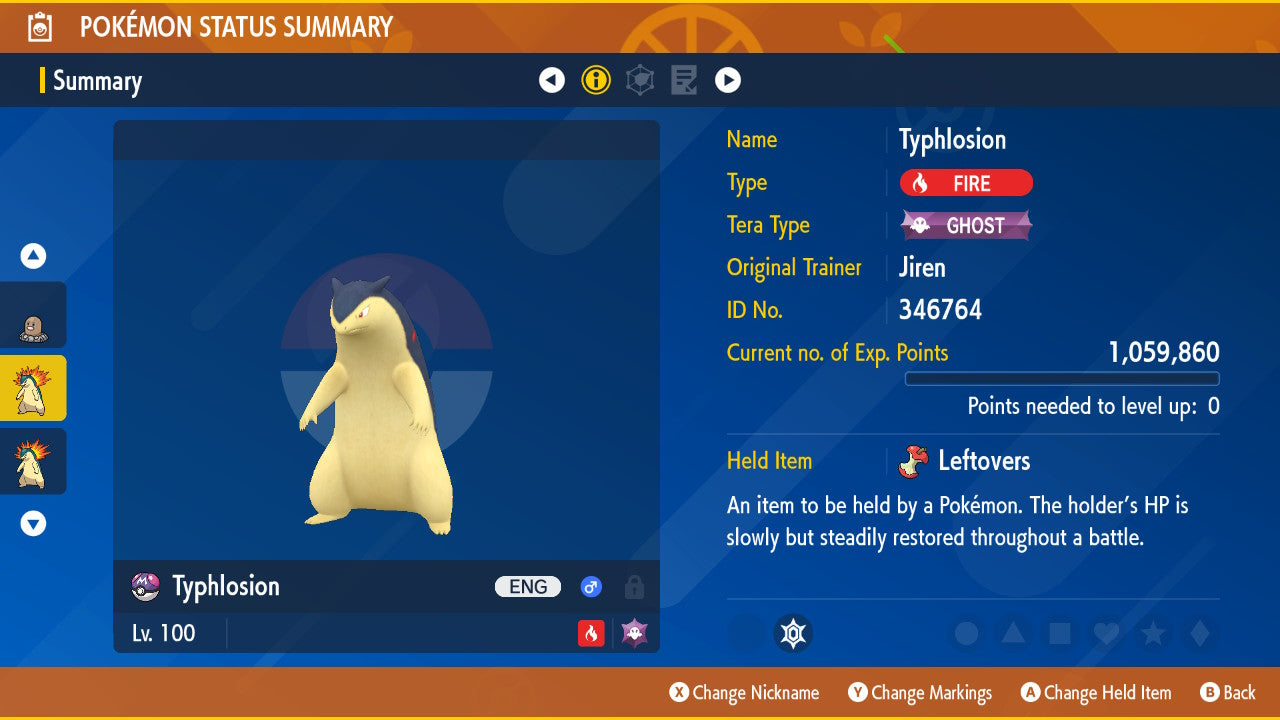Open the moves and memo tab
Image resolution: width=1280 pixels, height=720 pixels.
click(684, 80)
